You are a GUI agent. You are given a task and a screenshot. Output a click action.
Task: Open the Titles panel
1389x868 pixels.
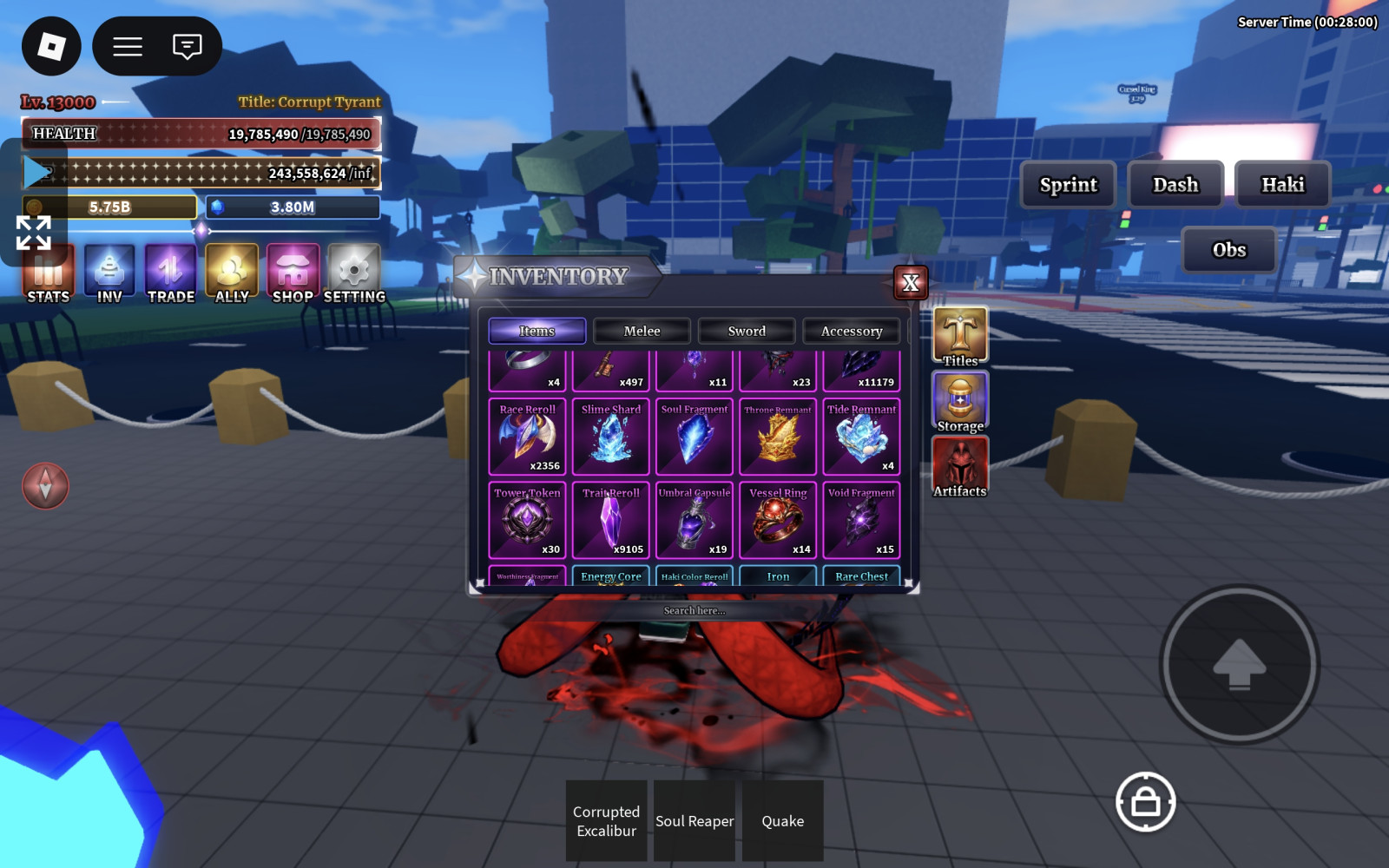pos(960,336)
